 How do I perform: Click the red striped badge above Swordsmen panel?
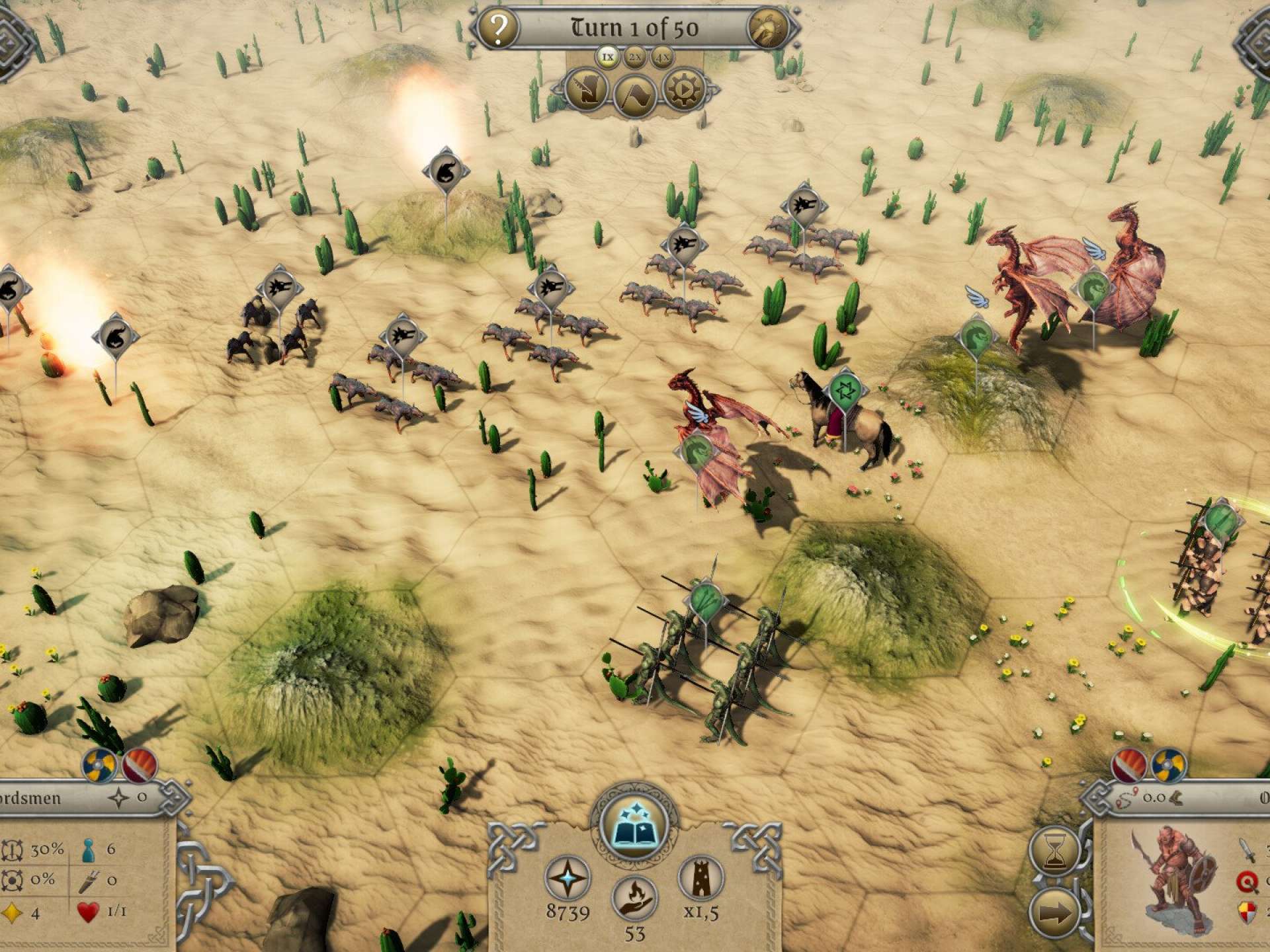tap(139, 766)
